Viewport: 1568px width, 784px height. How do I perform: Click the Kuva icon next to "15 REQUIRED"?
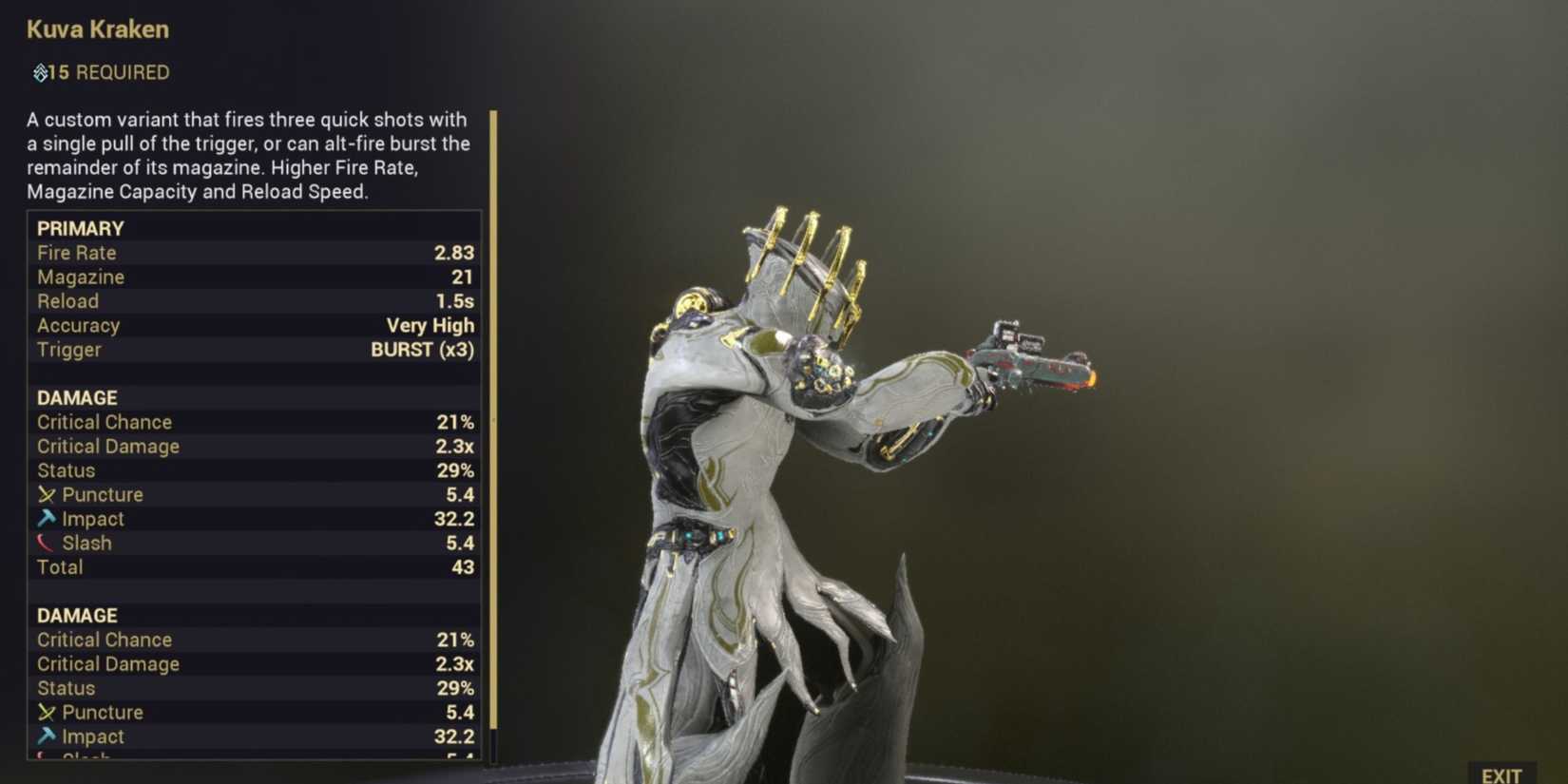(x=40, y=71)
